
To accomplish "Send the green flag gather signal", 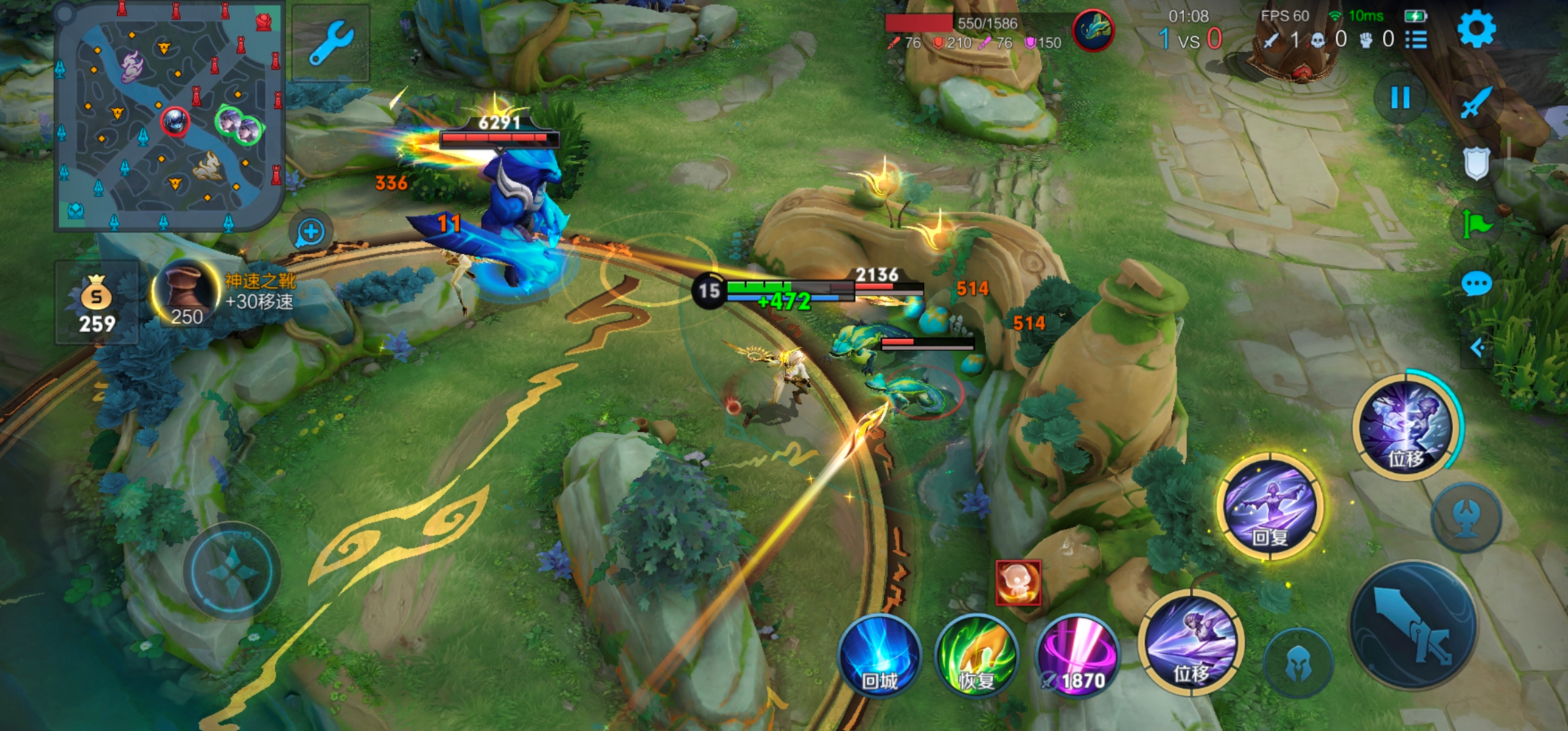I will pyautogui.click(x=1476, y=223).
